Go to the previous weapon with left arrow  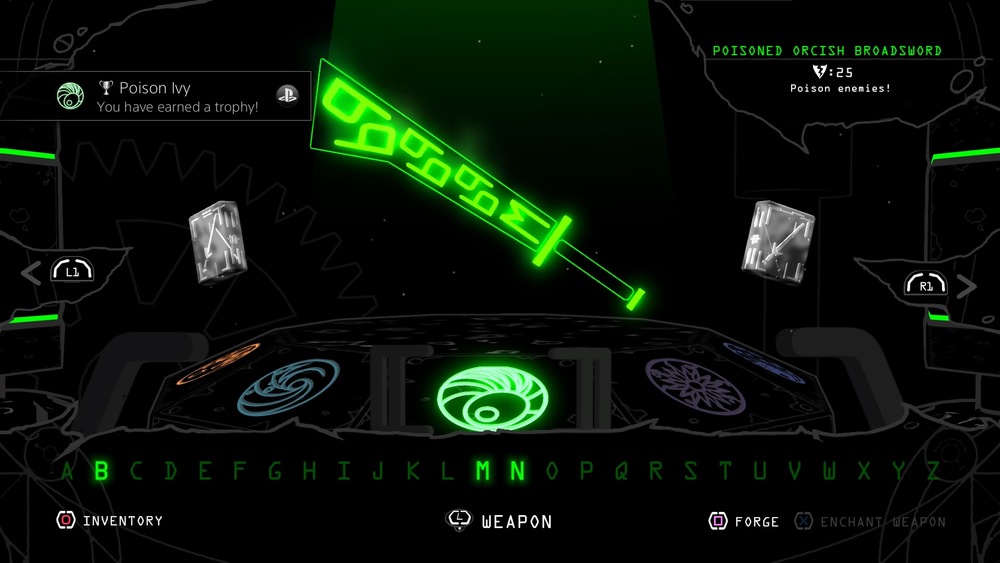click(x=33, y=271)
